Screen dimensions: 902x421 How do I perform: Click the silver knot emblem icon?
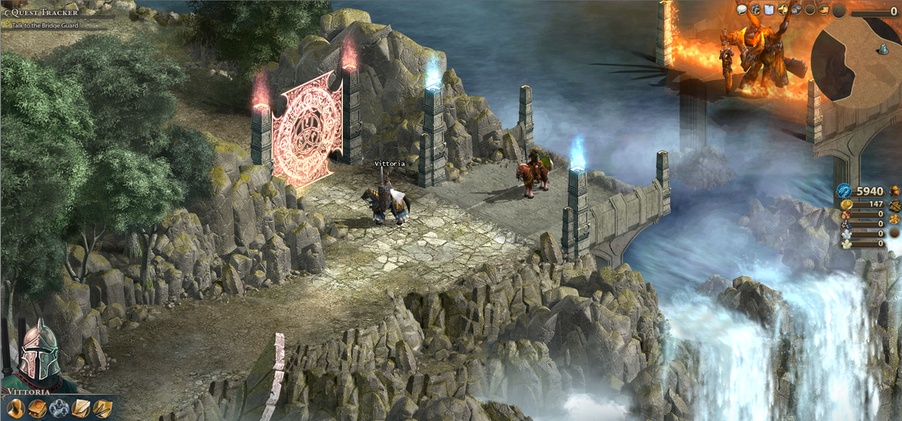click(59, 408)
